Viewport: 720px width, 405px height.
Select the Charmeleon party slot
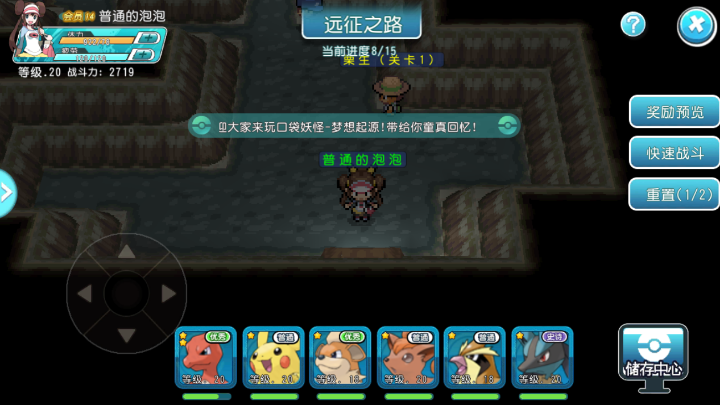(206, 357)
